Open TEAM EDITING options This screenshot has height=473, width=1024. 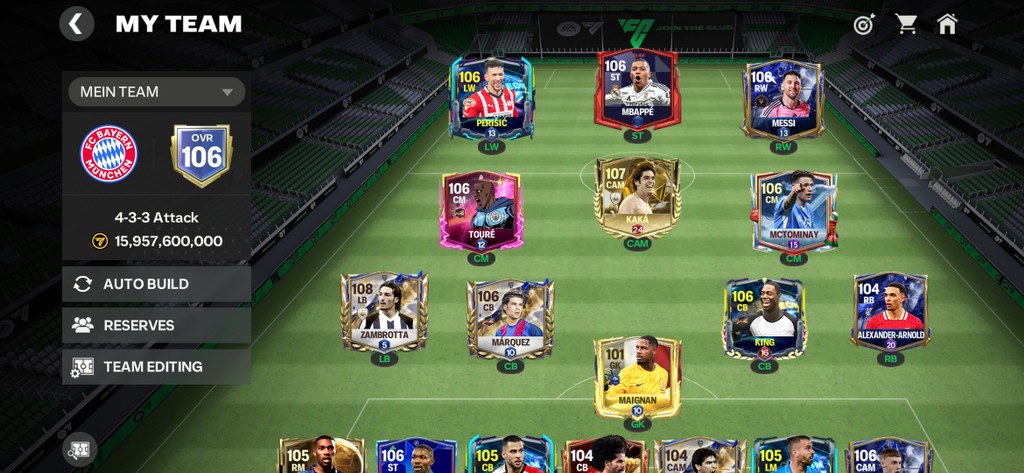(x=156, y=366)
